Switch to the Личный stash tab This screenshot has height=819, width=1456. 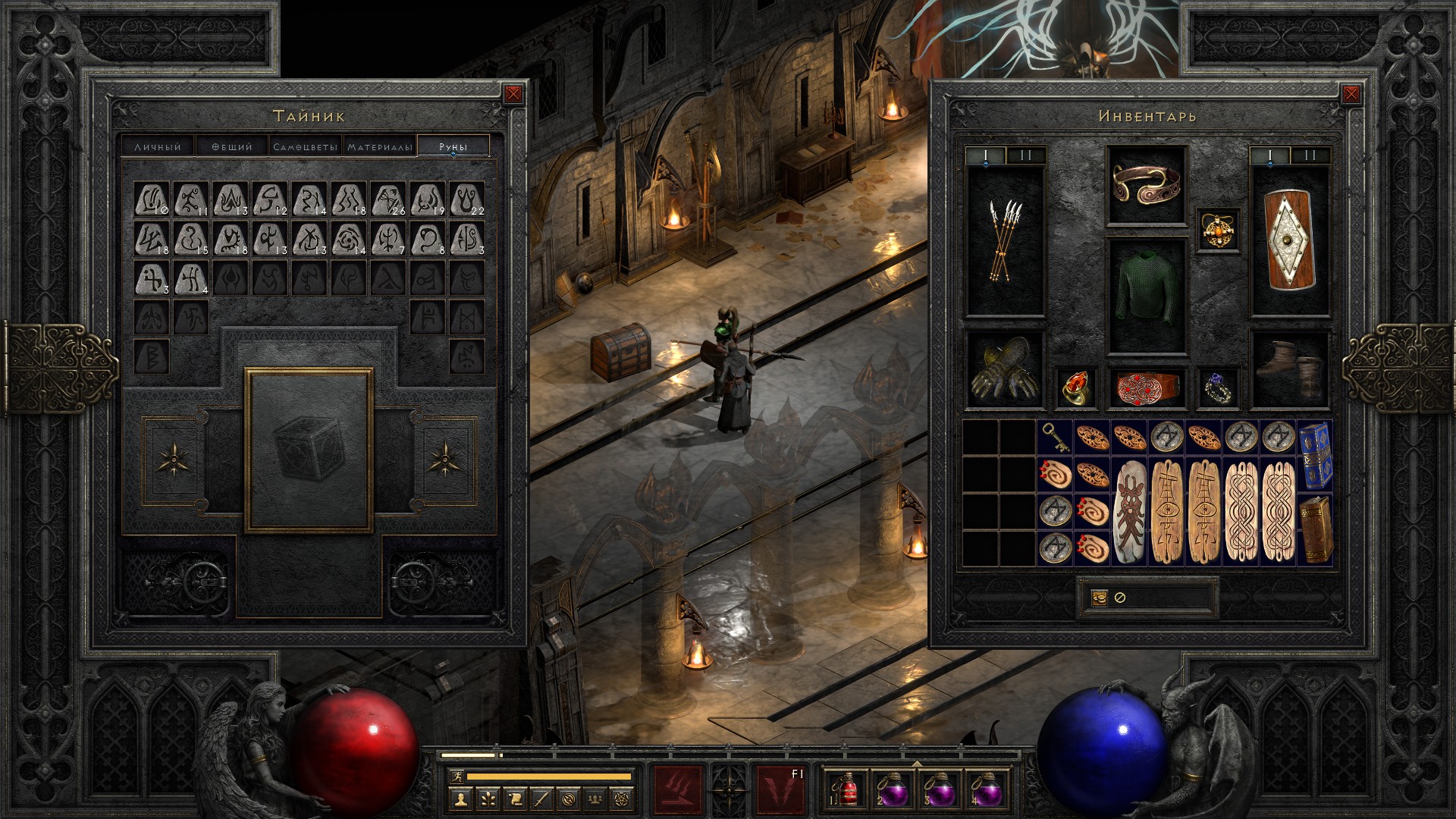tap(158, 146)
